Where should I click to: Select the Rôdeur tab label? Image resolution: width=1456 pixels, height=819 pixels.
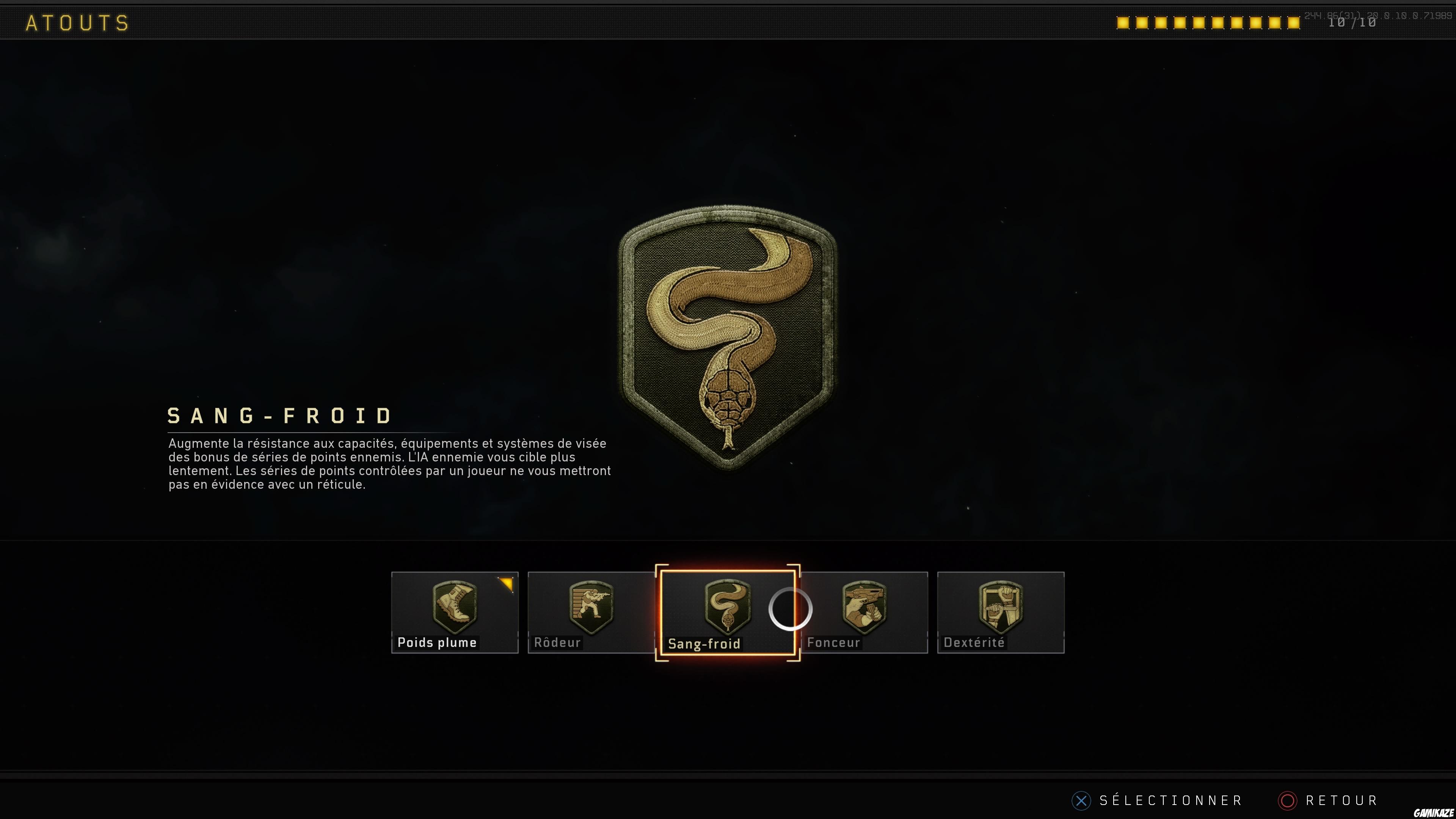557,642
